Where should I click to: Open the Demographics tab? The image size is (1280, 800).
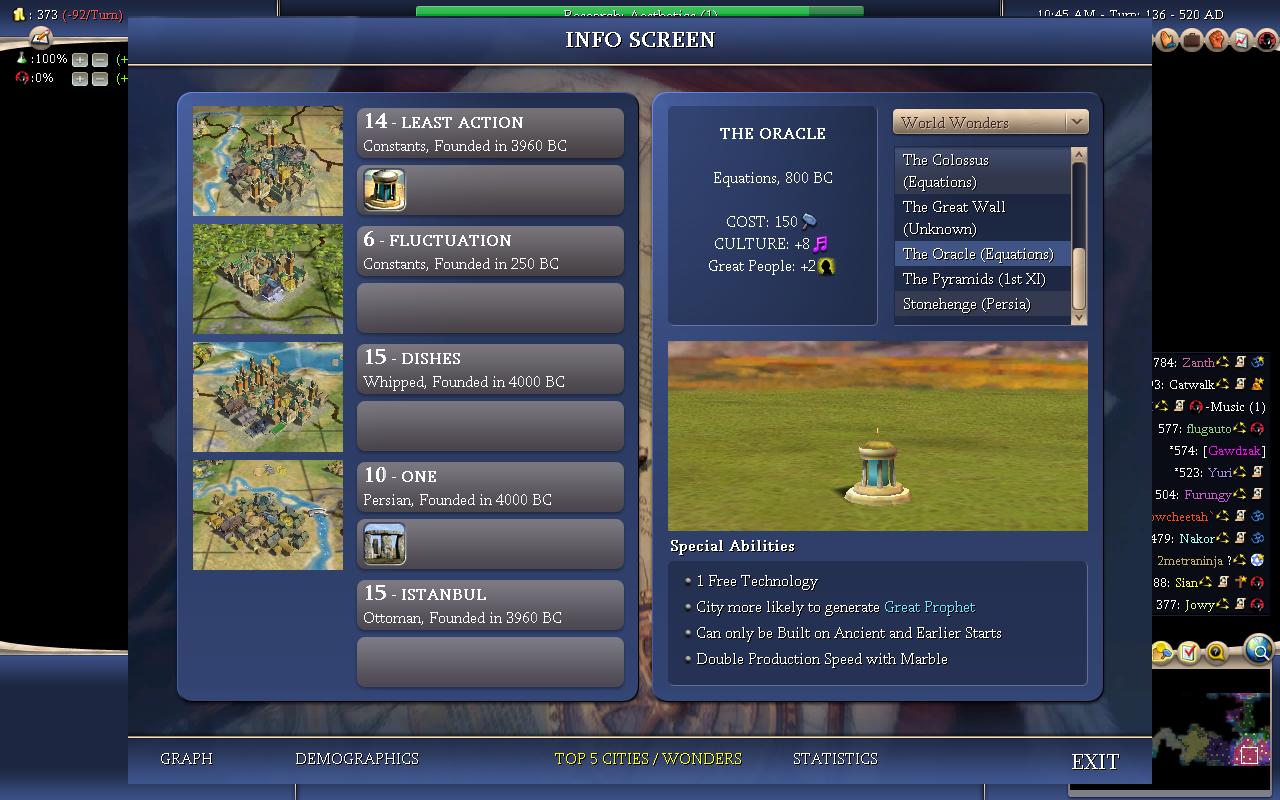coord(356,759)
